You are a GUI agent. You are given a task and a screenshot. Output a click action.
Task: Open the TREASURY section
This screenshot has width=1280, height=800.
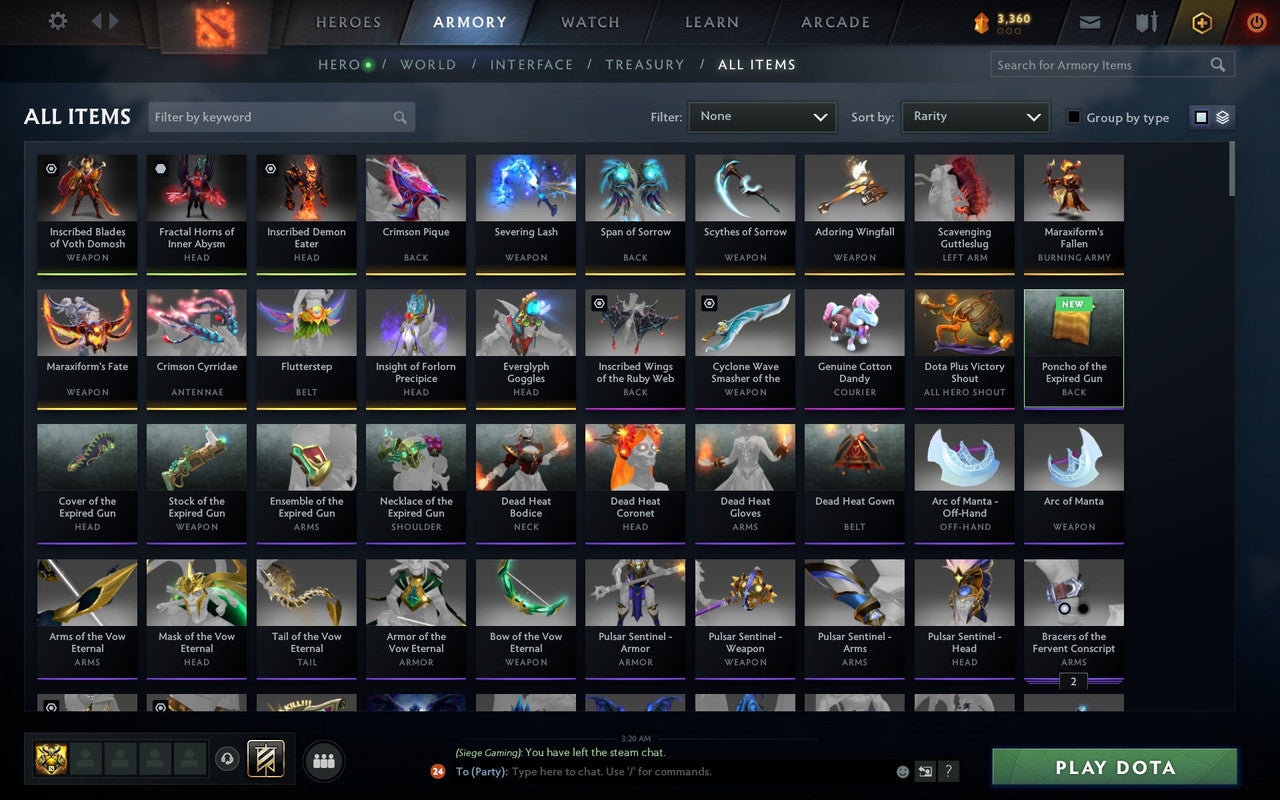pyautogui.click(x=644, y=64)
